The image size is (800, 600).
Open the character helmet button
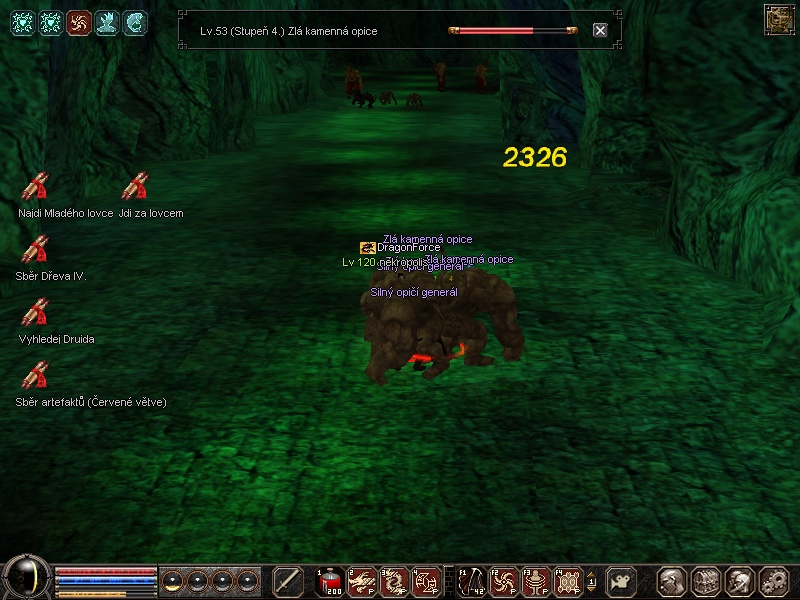click(739, 581)
